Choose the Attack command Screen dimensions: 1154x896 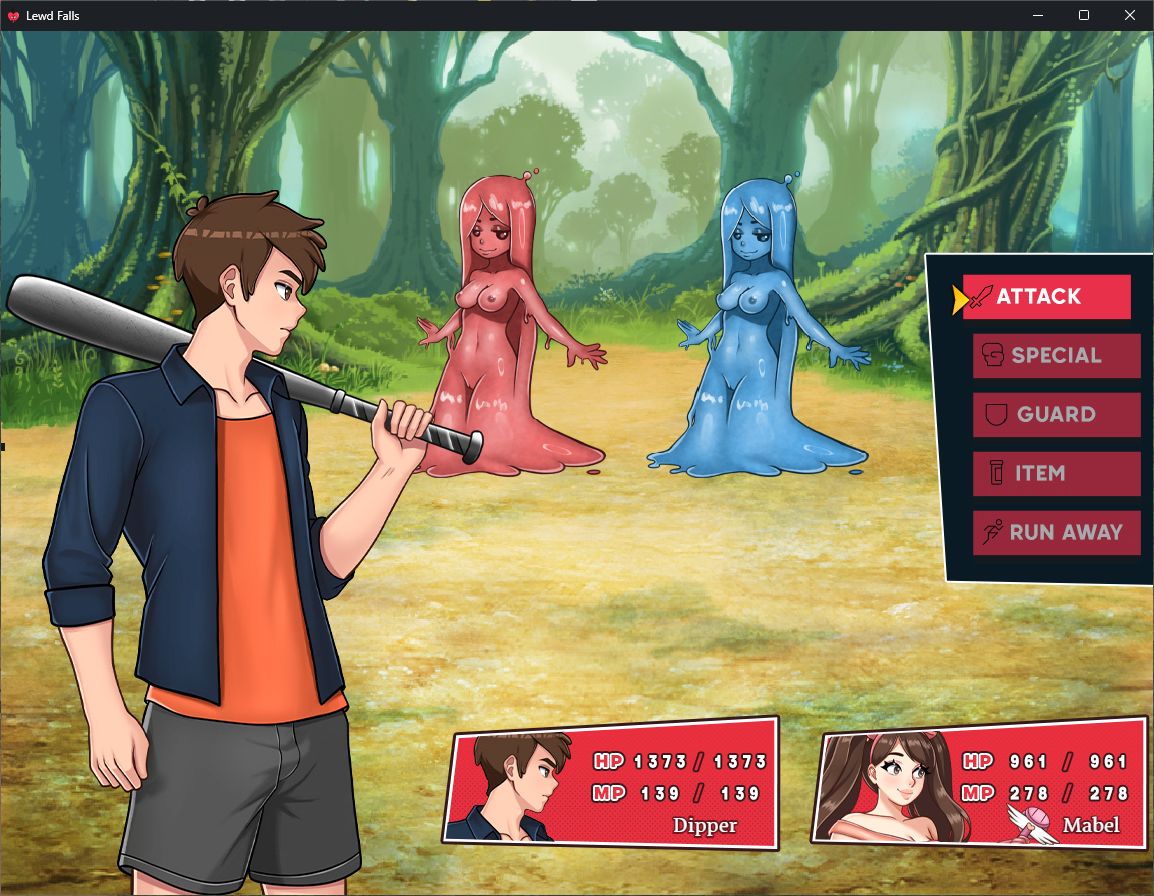(1045, 297)
